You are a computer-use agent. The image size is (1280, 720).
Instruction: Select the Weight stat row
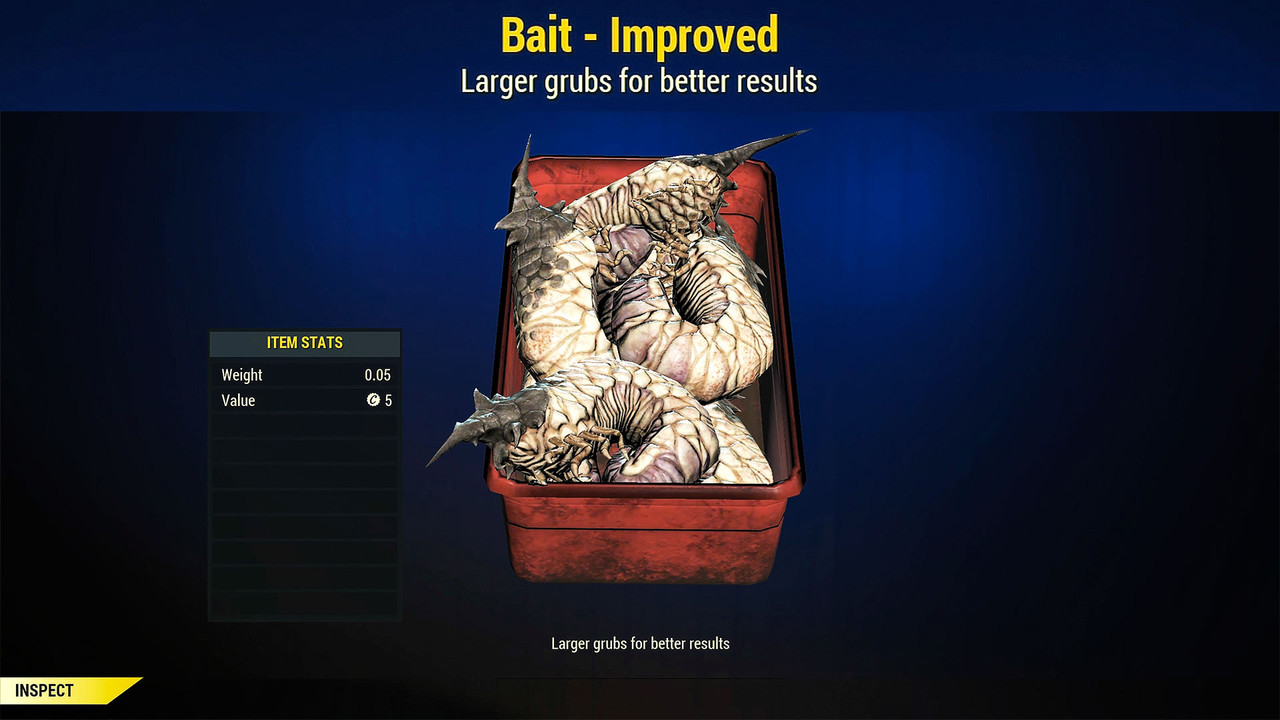(x=304, y=374)
